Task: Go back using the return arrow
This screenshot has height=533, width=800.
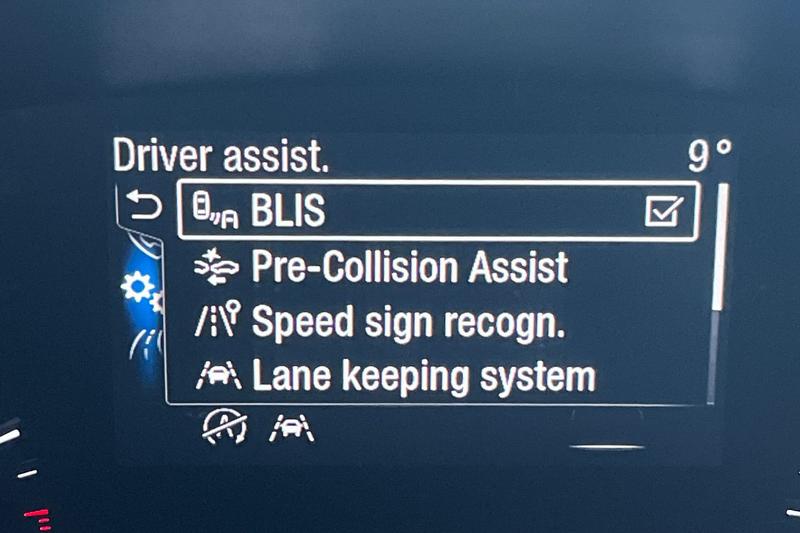Action: coord(145,207)
